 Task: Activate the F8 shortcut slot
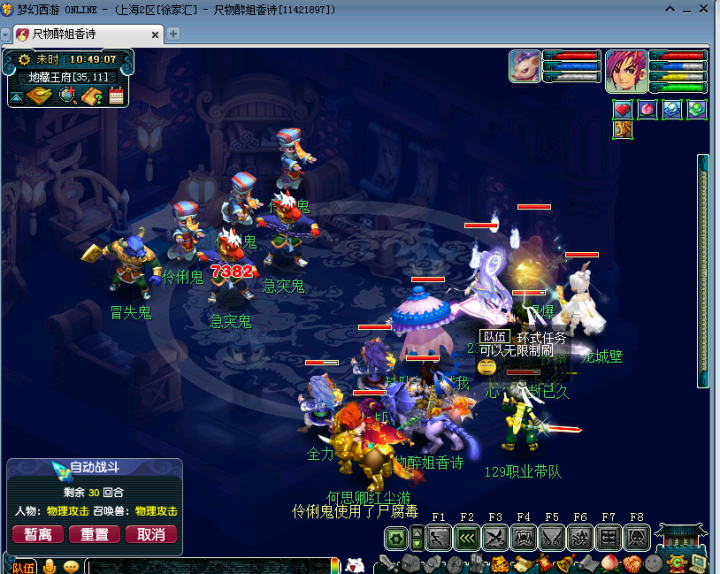[636, 538]
